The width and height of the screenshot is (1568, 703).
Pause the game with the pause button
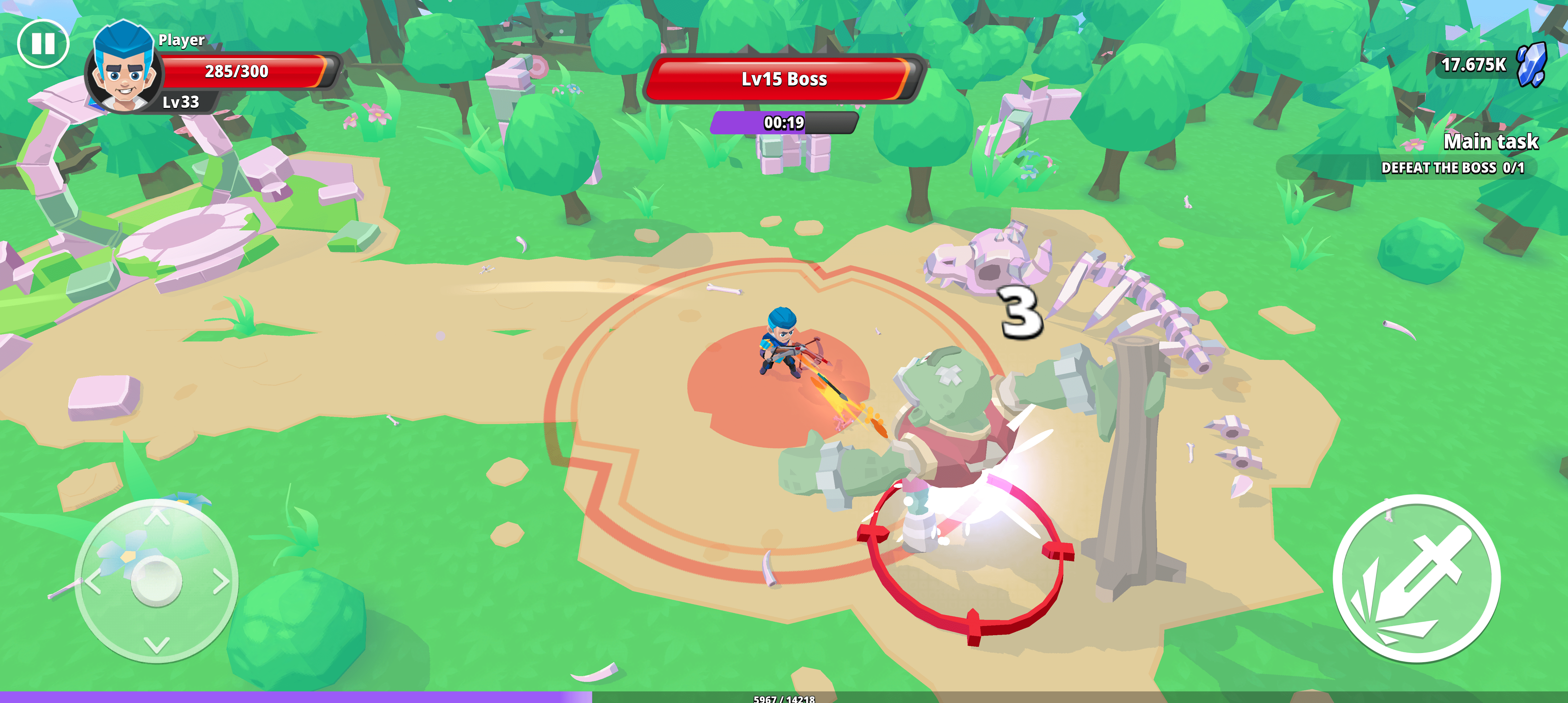[x=43, y=44]
